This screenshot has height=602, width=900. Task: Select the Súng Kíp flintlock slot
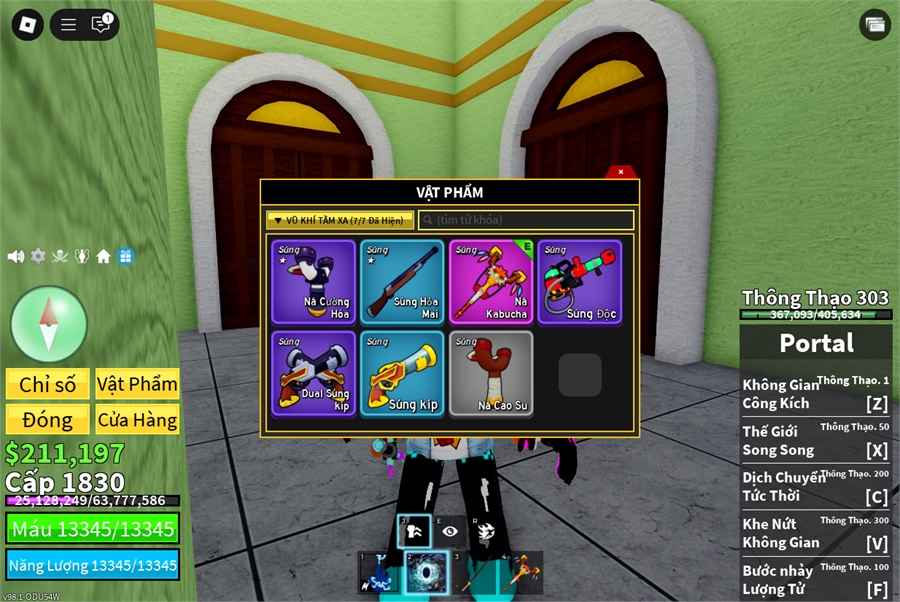tap(402, 373)
